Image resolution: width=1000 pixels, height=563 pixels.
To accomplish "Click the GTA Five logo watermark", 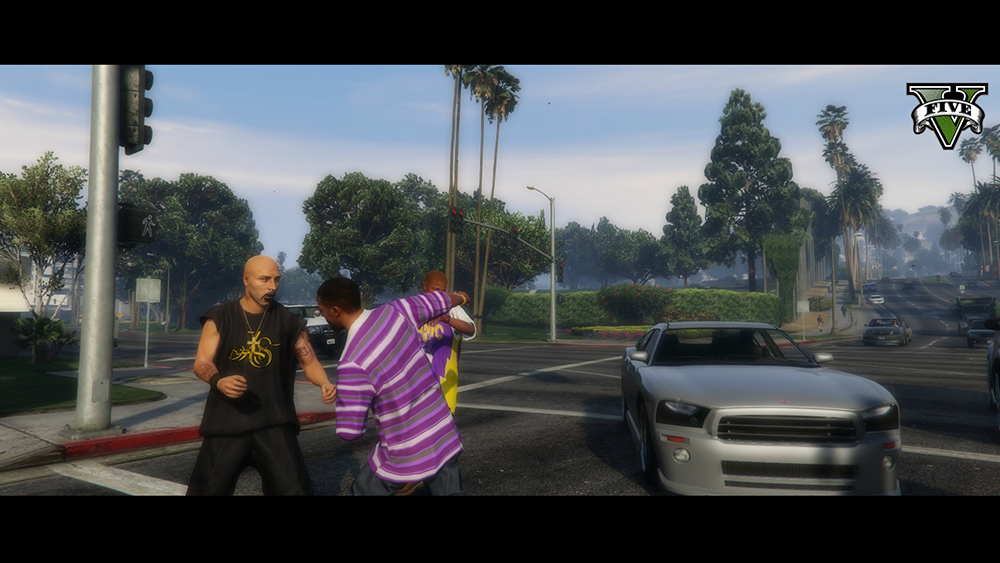I will pyautogui.click(x=946, y=114).
